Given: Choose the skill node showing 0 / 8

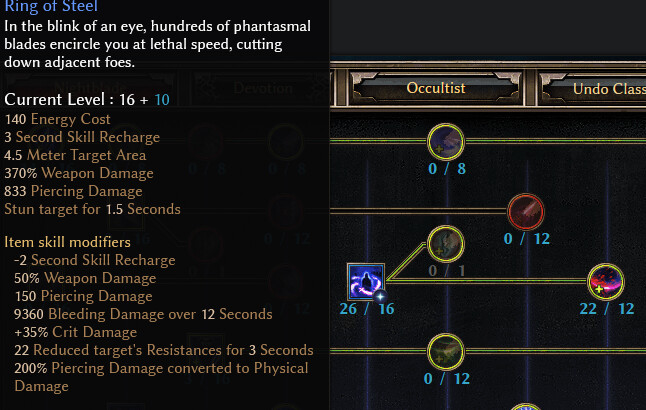Looking at the screenshot, I should pos(445,141).
